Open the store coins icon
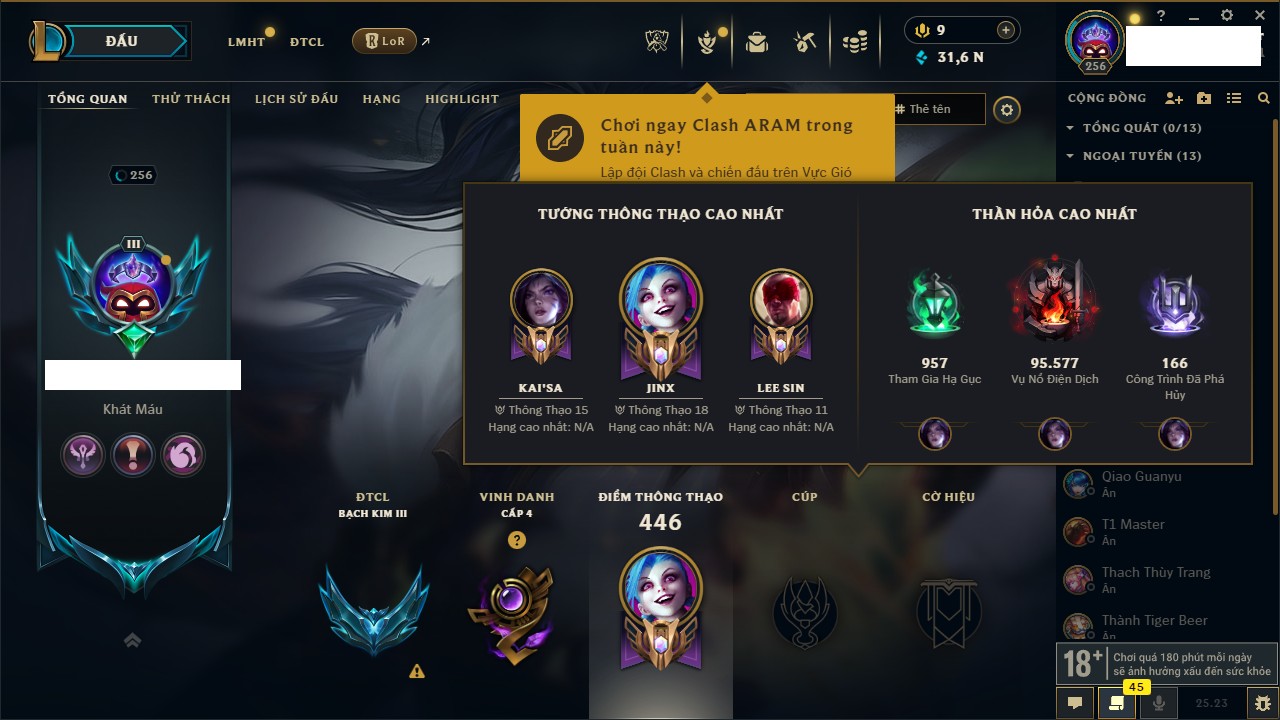 click(x=854, y=42)
